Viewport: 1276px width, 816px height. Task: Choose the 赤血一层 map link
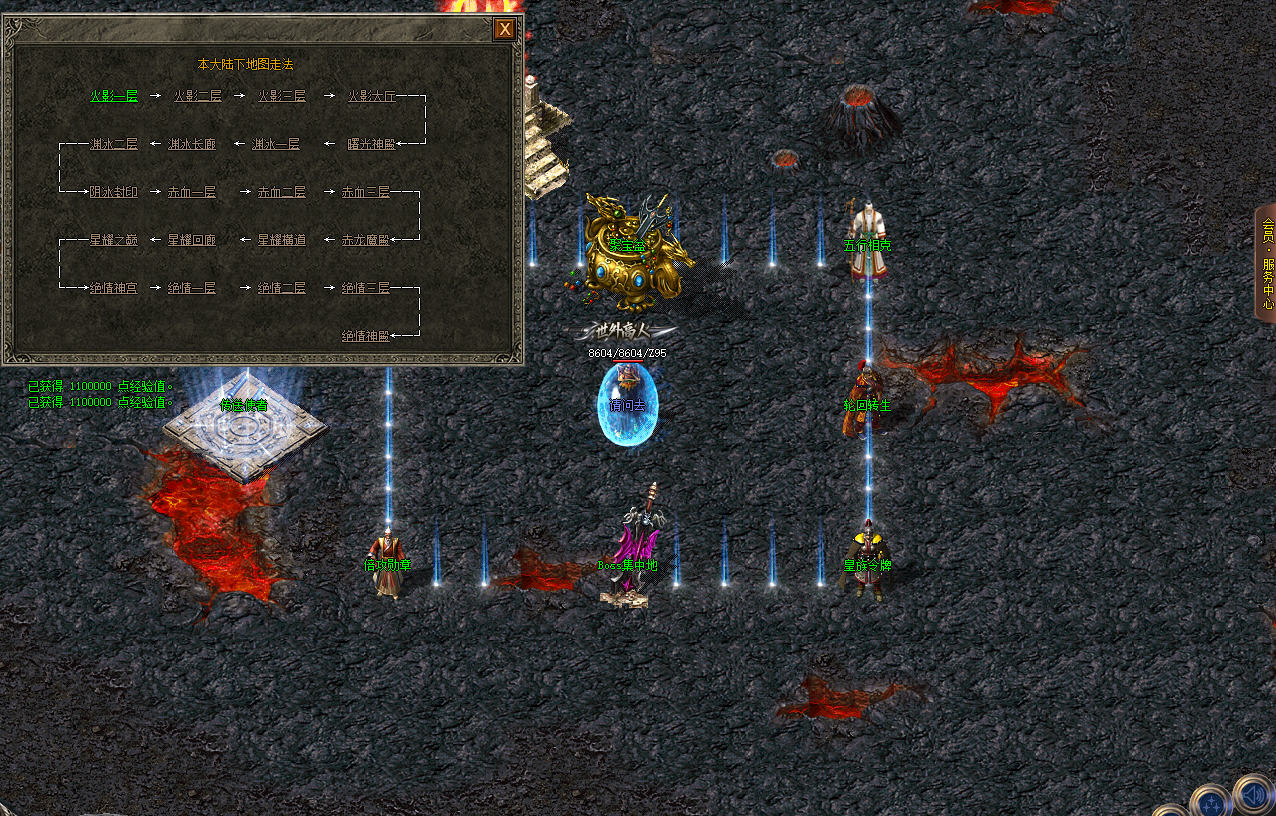192,192
